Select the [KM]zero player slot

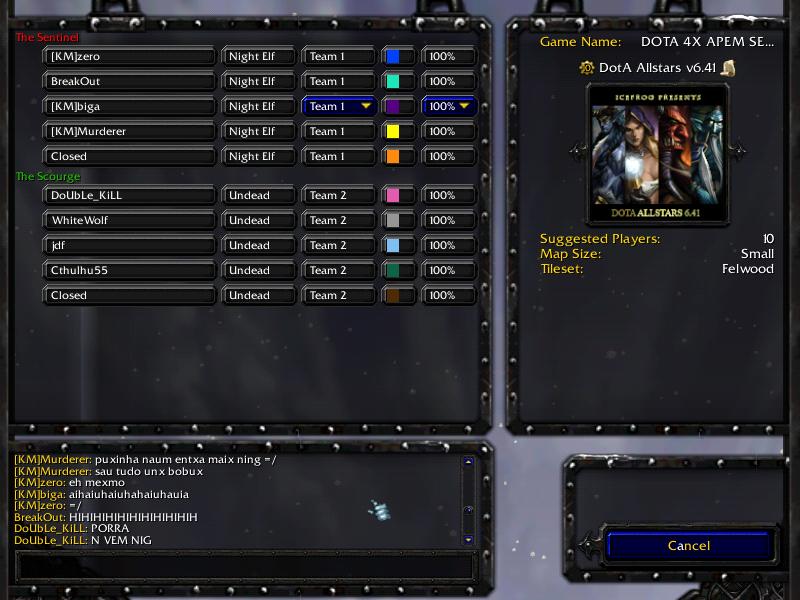130,56
